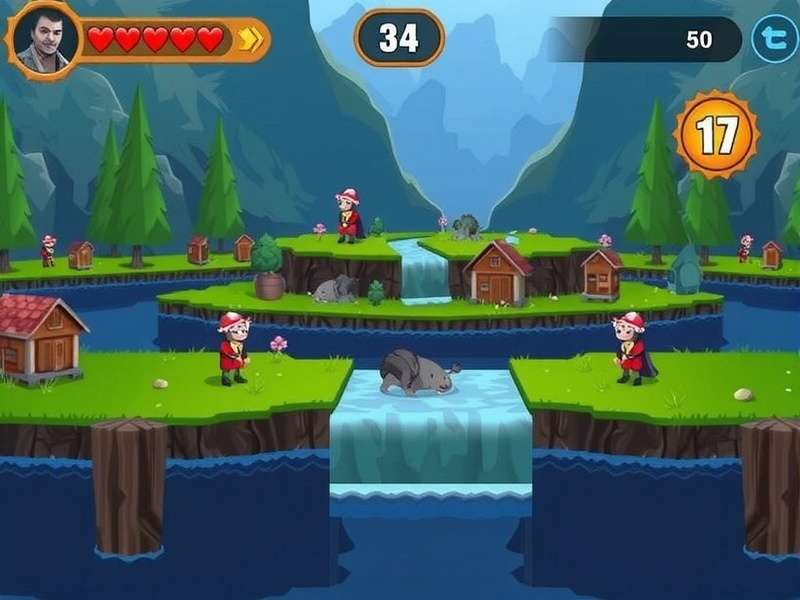Select the round blue arrow button
Viewport: 800px width, 600px height.
coord(774,40)
